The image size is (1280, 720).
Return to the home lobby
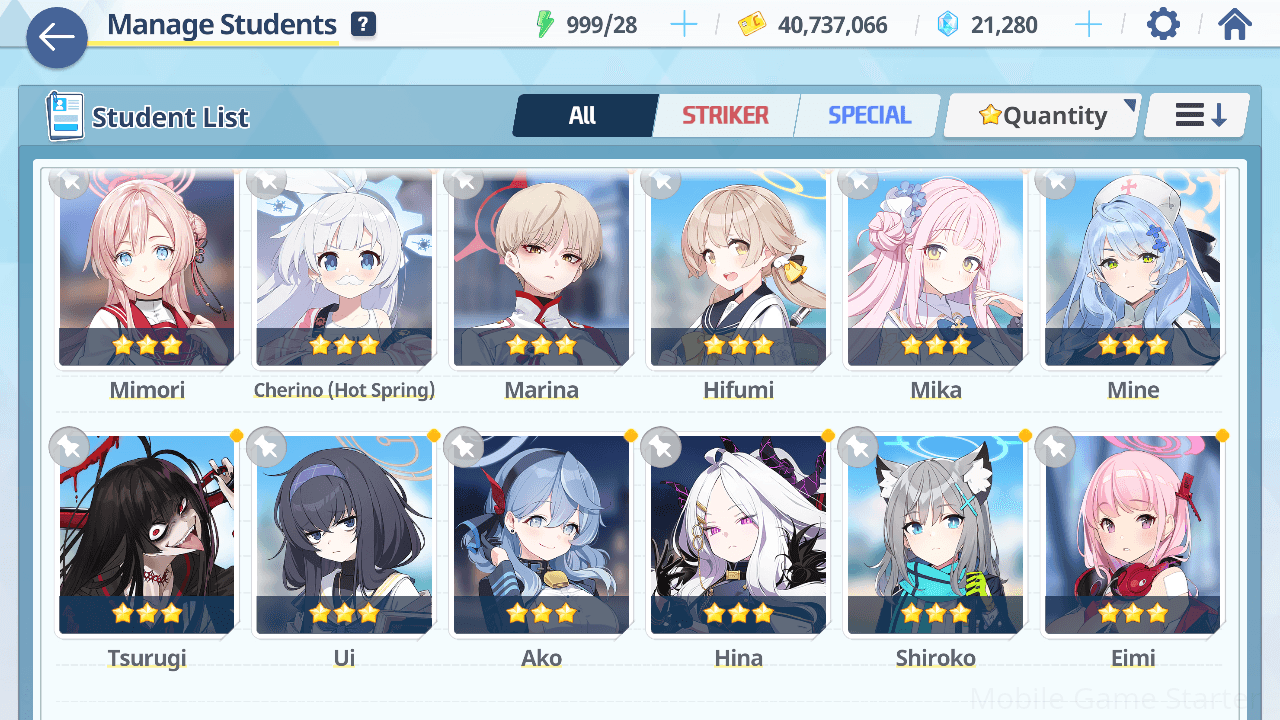pyautogui.click(x=1235, y=24)
